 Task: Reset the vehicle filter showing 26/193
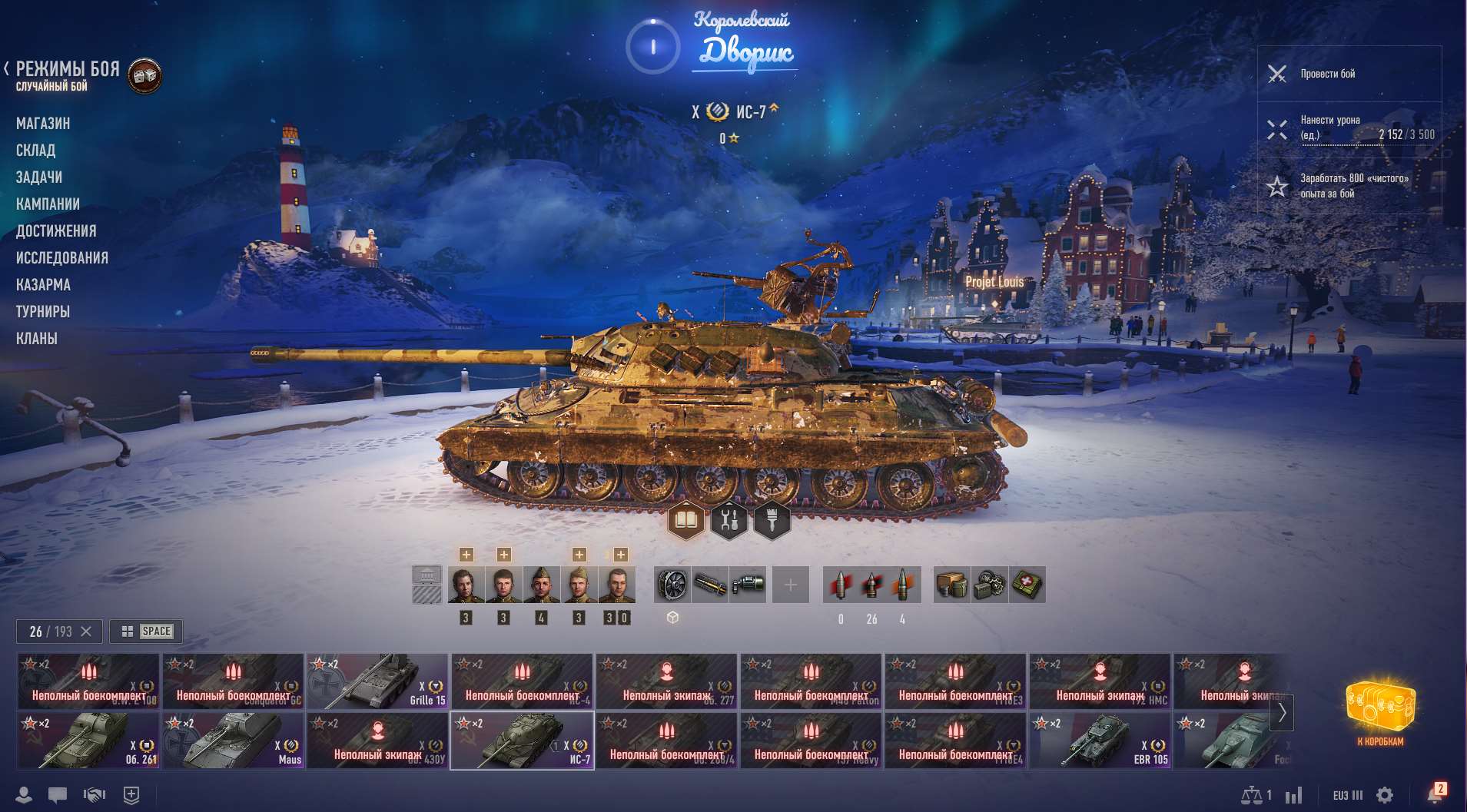click(x=87, y=631)
